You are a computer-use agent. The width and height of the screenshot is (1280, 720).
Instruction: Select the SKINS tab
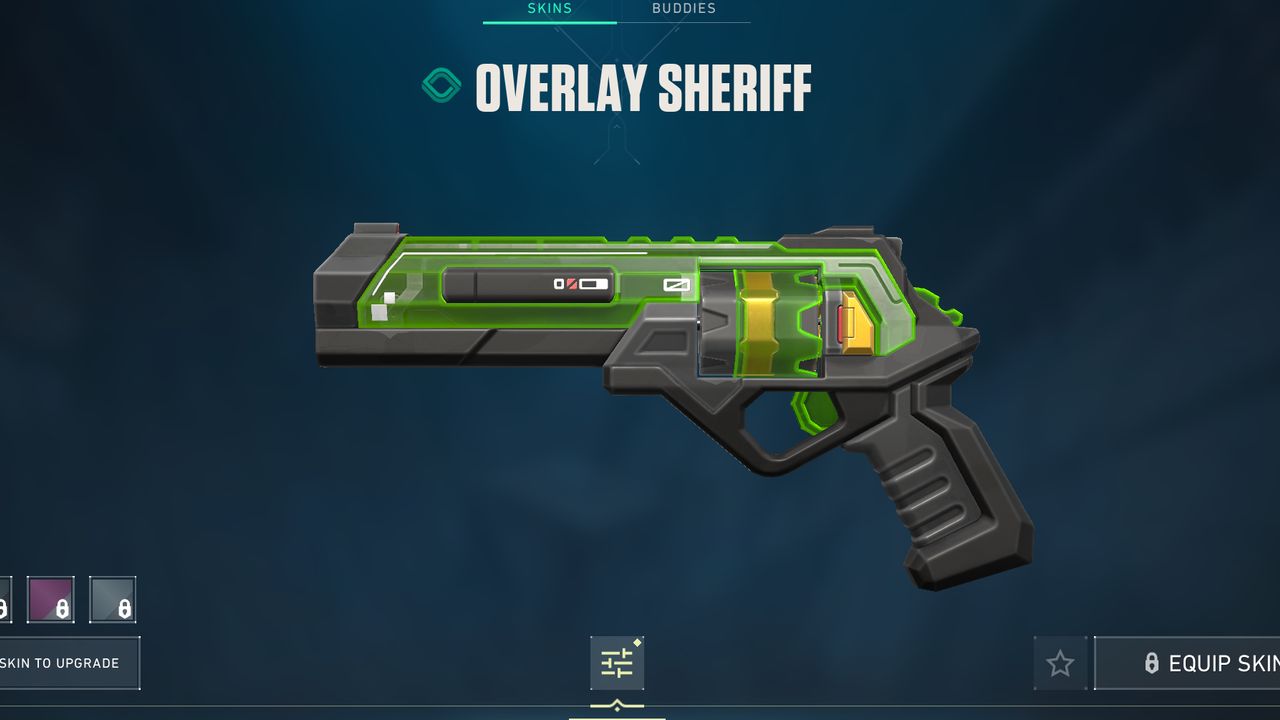pos(548,8)
